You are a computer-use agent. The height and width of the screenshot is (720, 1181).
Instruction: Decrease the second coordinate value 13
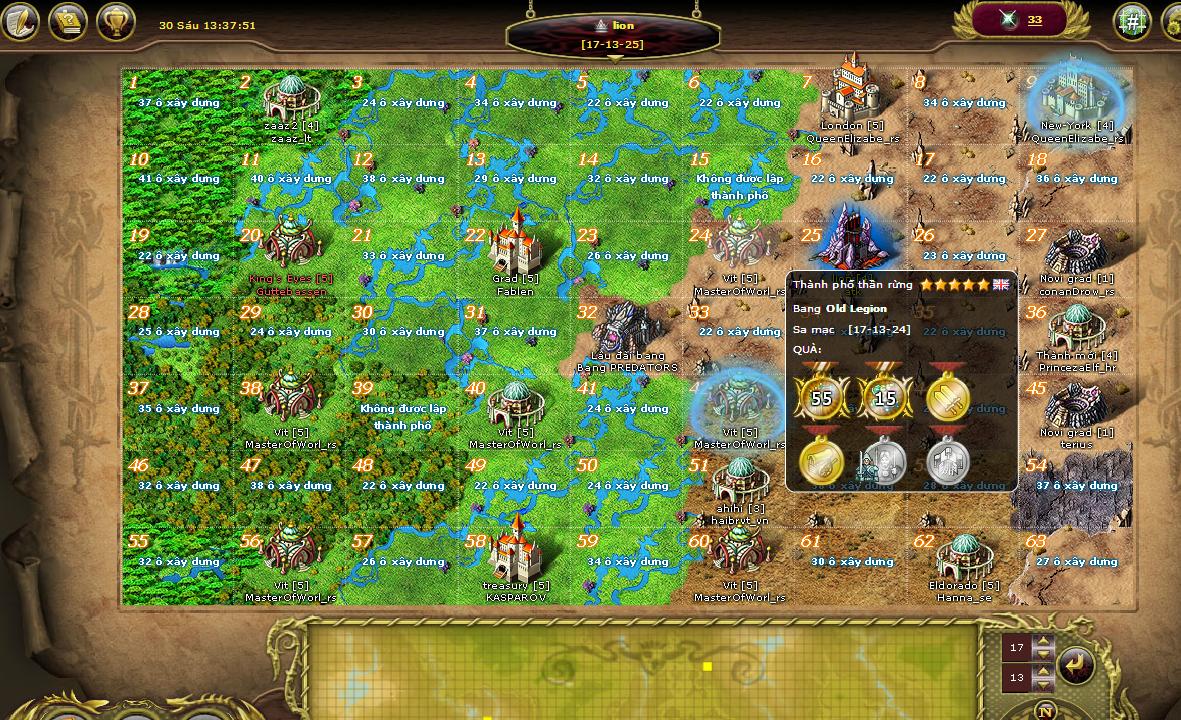click(x=1043, y=683)
